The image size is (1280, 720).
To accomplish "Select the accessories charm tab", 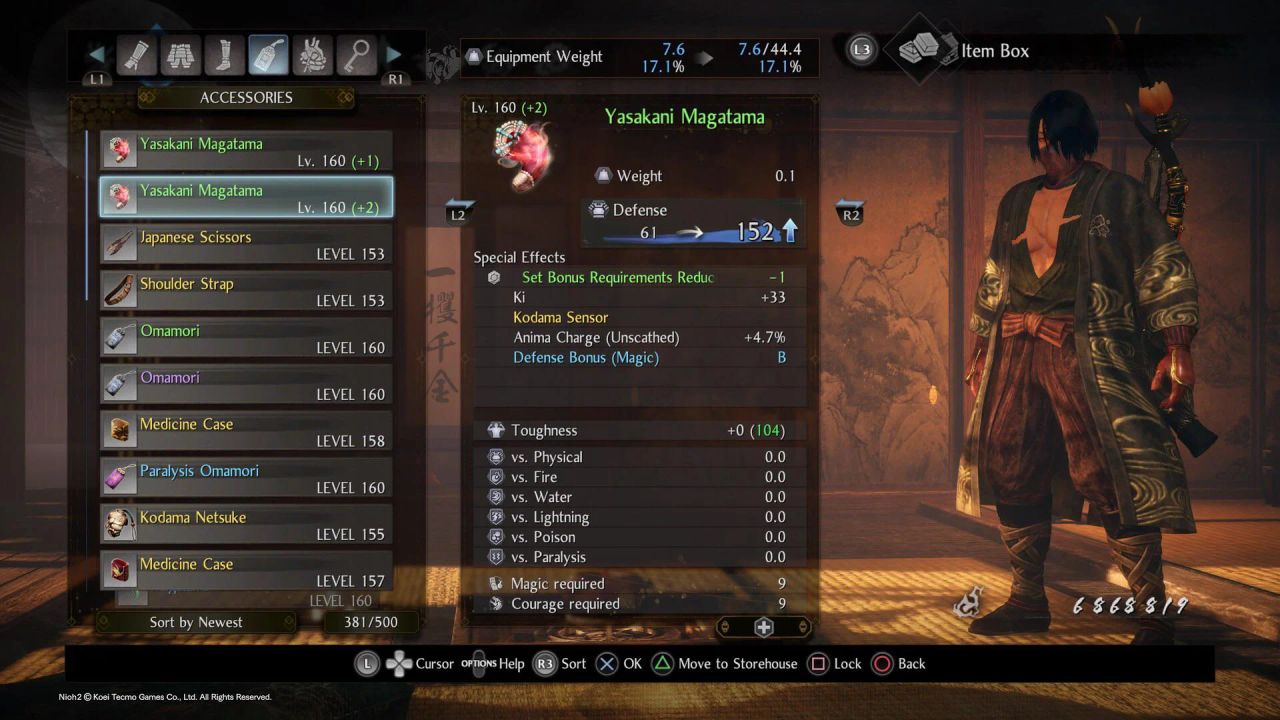I will click(269, 56).
